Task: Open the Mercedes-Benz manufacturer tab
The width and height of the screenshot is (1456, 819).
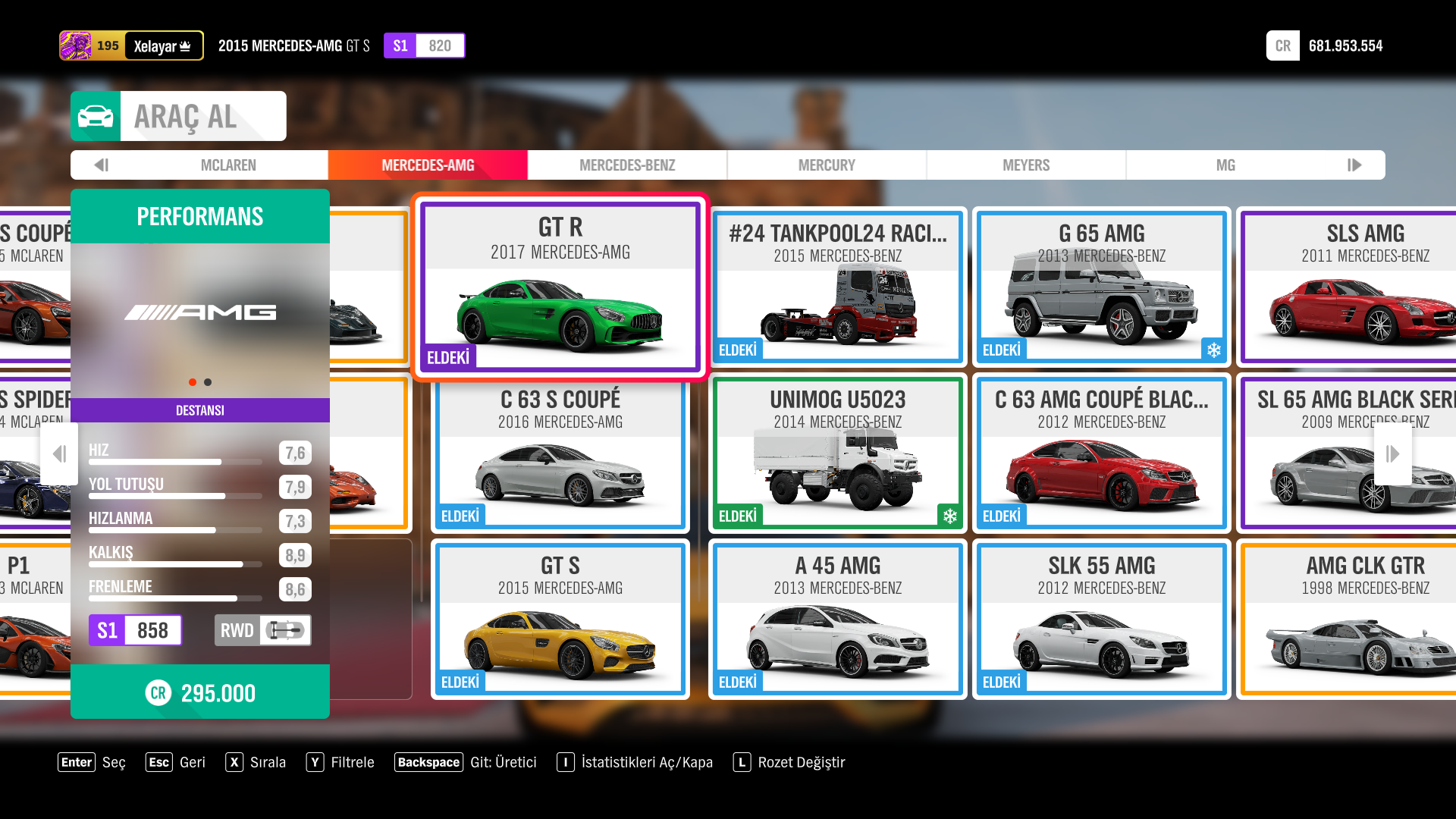Action: [627, 165]
